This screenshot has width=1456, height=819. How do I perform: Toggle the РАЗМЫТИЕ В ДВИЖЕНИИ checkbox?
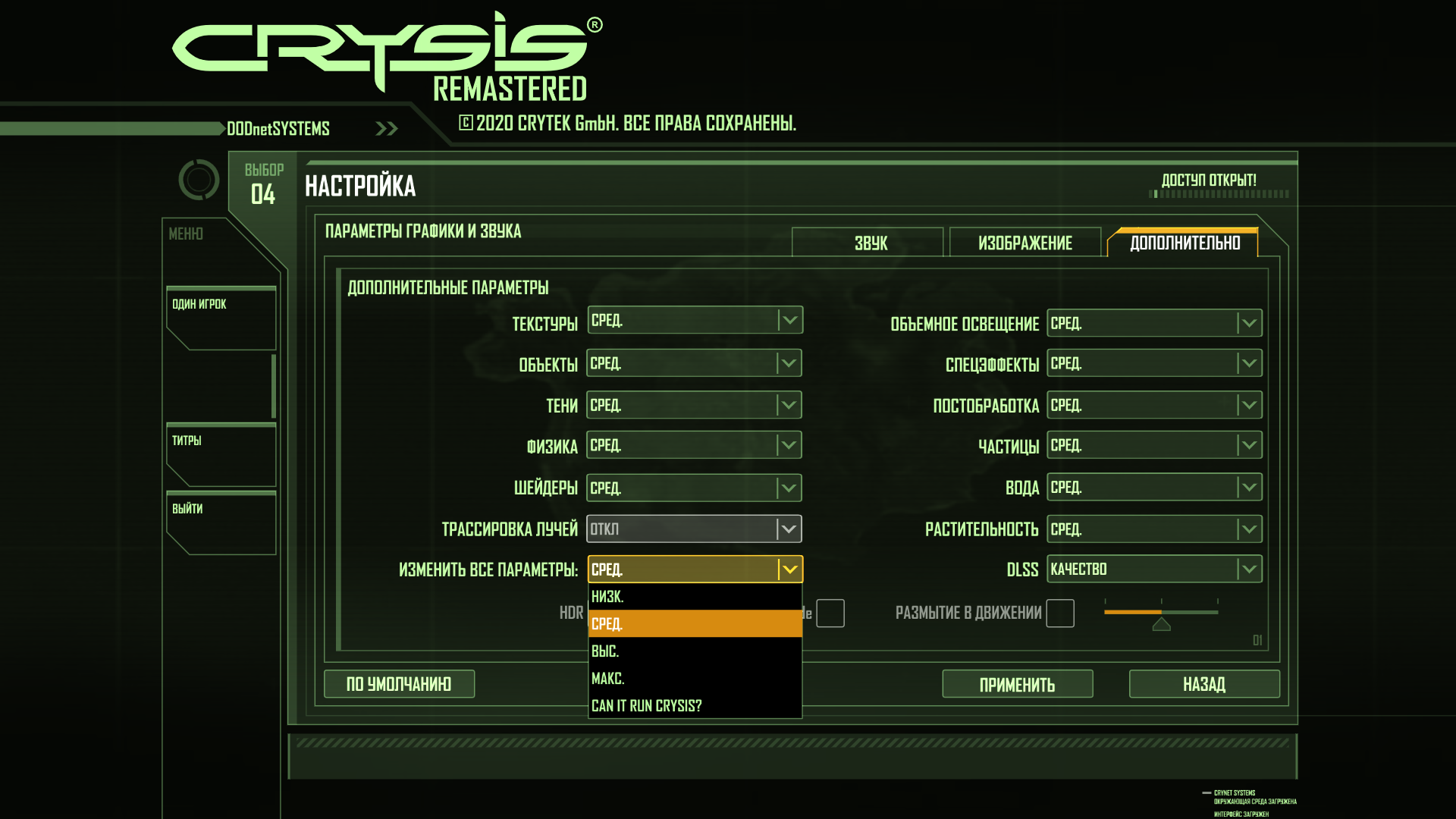(x=1059, y=613)
